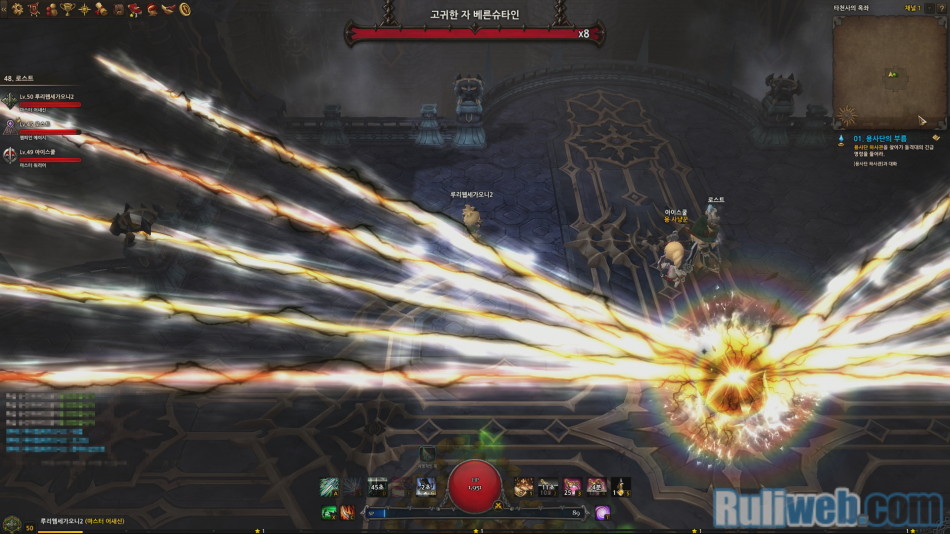This screenshot has width=950, height=534.
Task: Activate the purple orb skill
Action: click(x=602, y=512)
